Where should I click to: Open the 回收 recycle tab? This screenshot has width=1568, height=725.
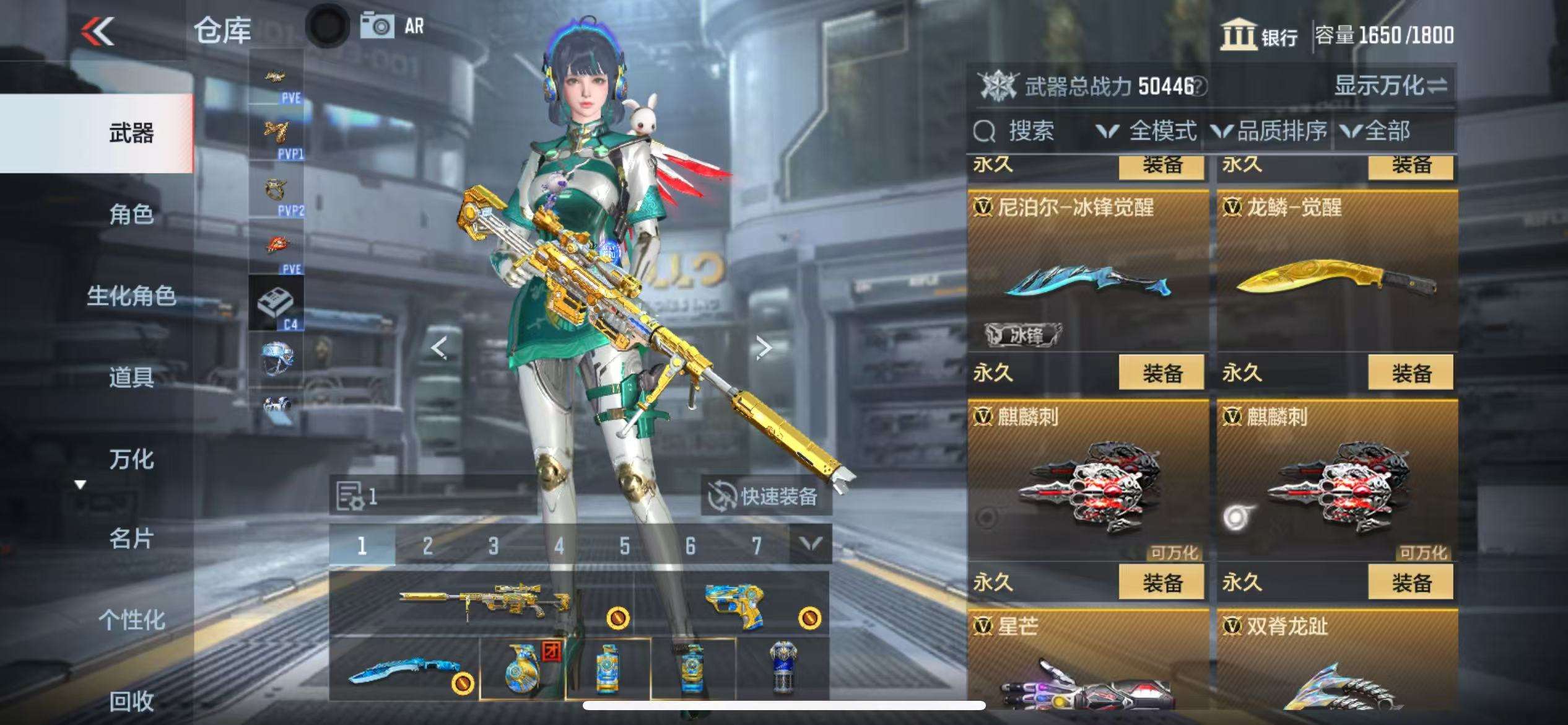click(x=131, y=701)
